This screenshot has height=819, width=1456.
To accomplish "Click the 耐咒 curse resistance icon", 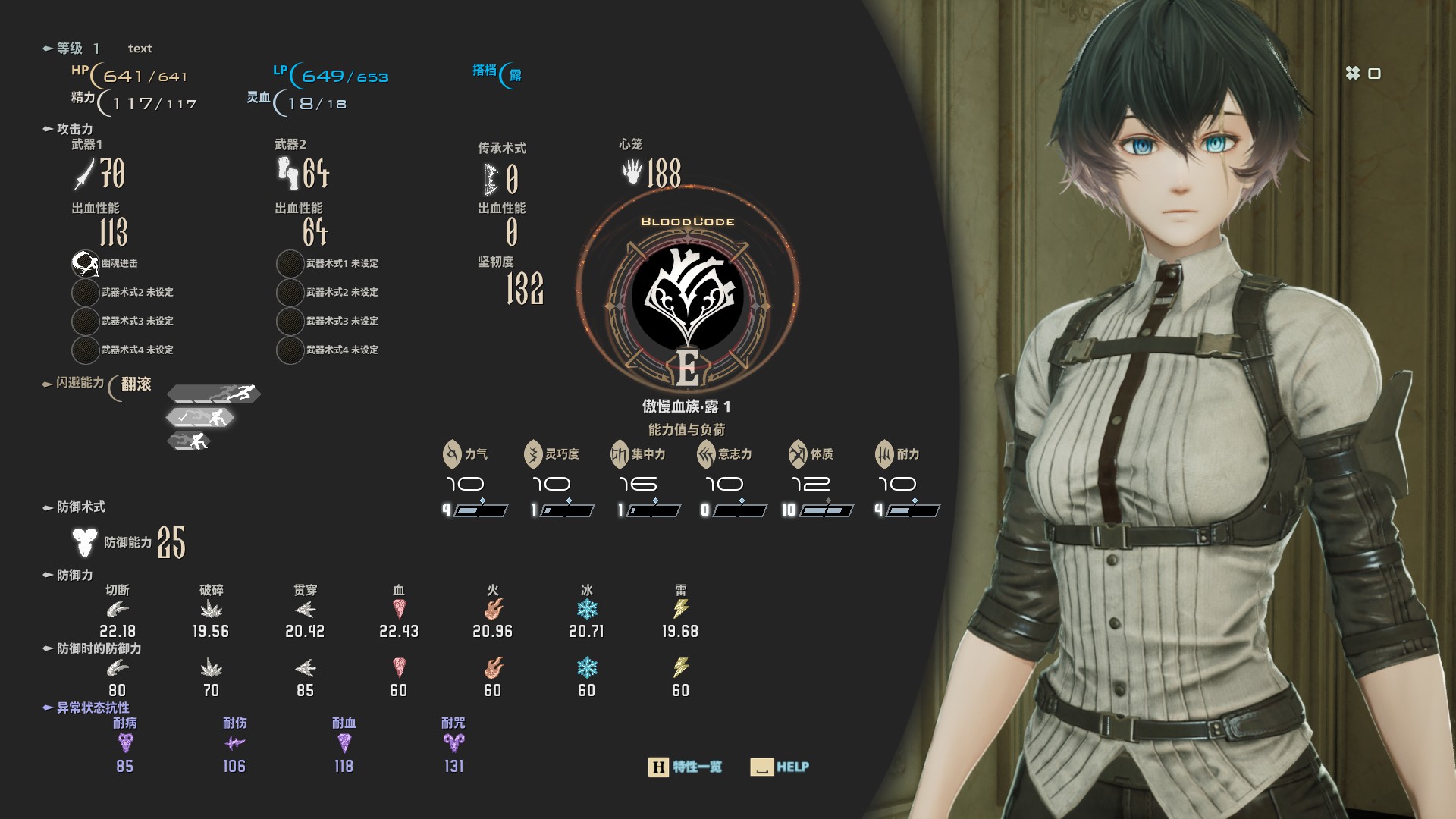I will click(x=453, y=743).
